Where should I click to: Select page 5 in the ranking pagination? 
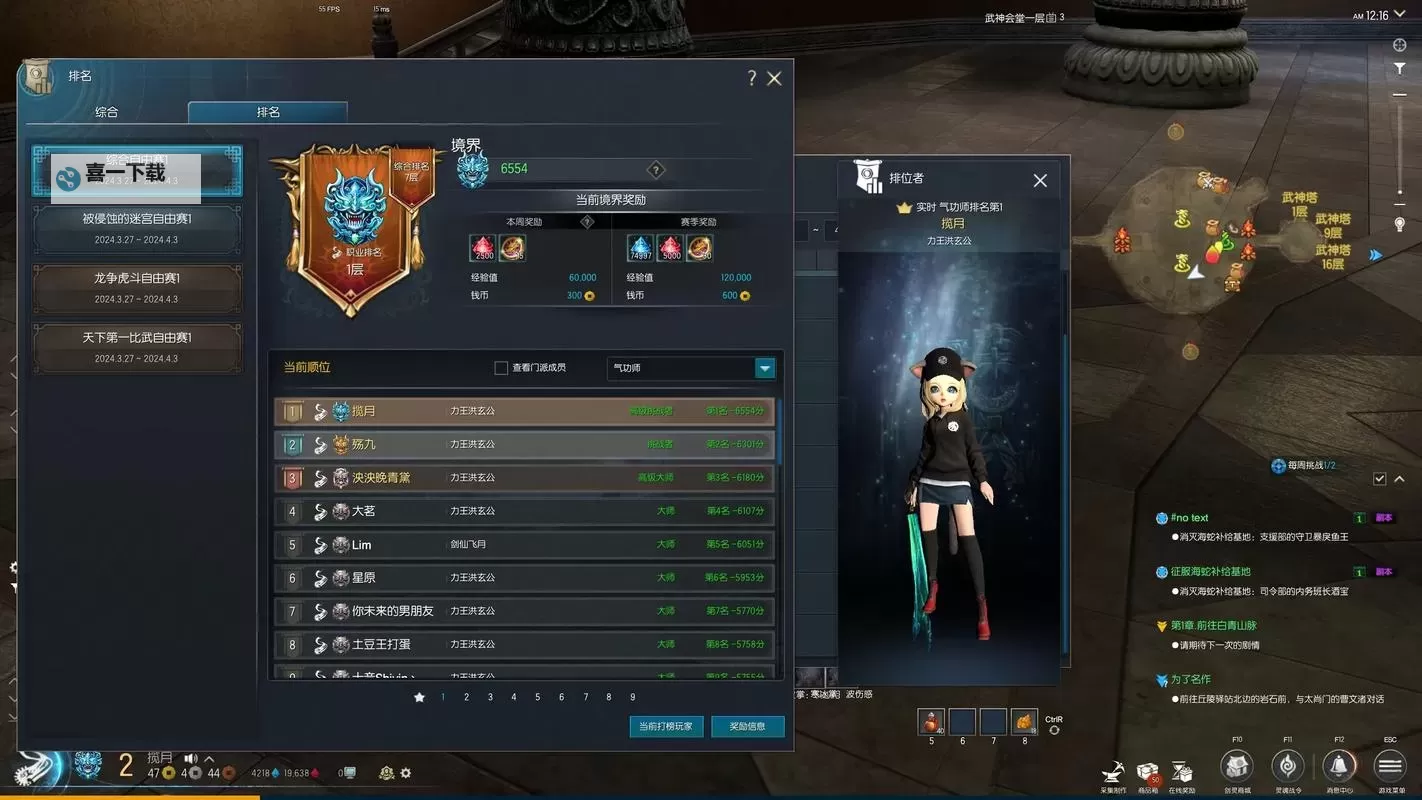537,696
